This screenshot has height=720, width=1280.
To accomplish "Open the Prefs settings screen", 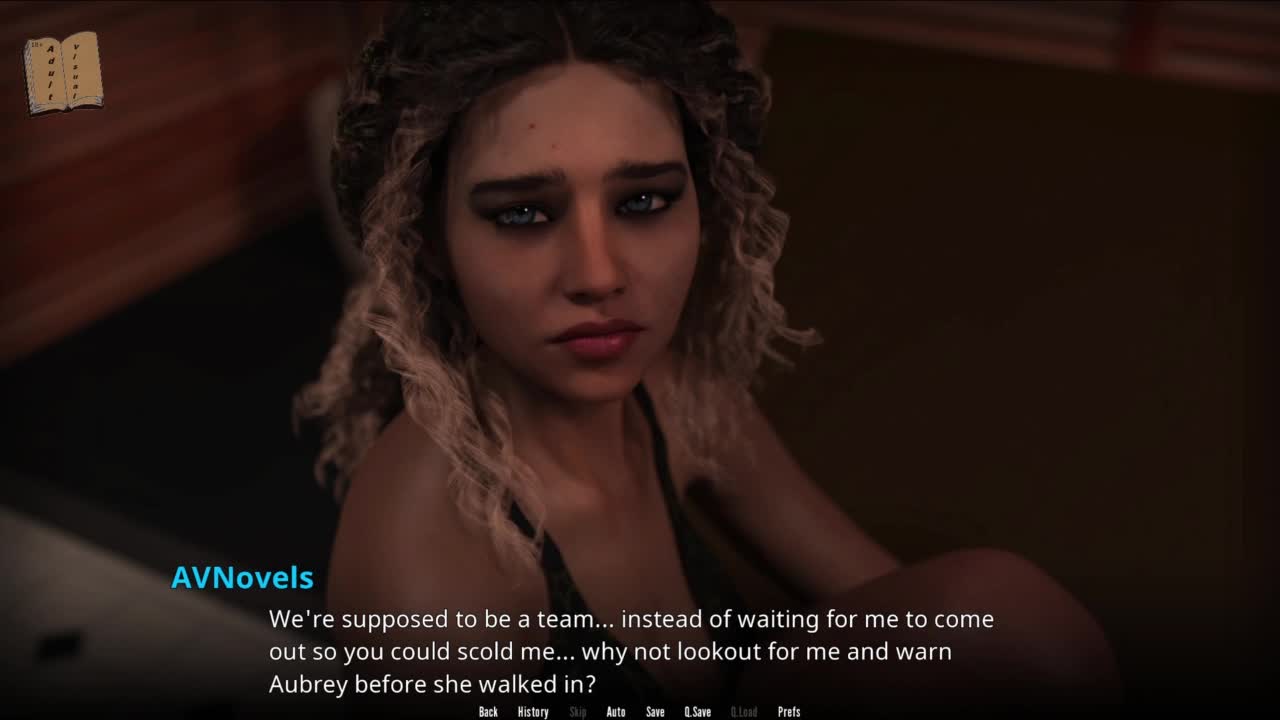I will click(x=789, y=712).
